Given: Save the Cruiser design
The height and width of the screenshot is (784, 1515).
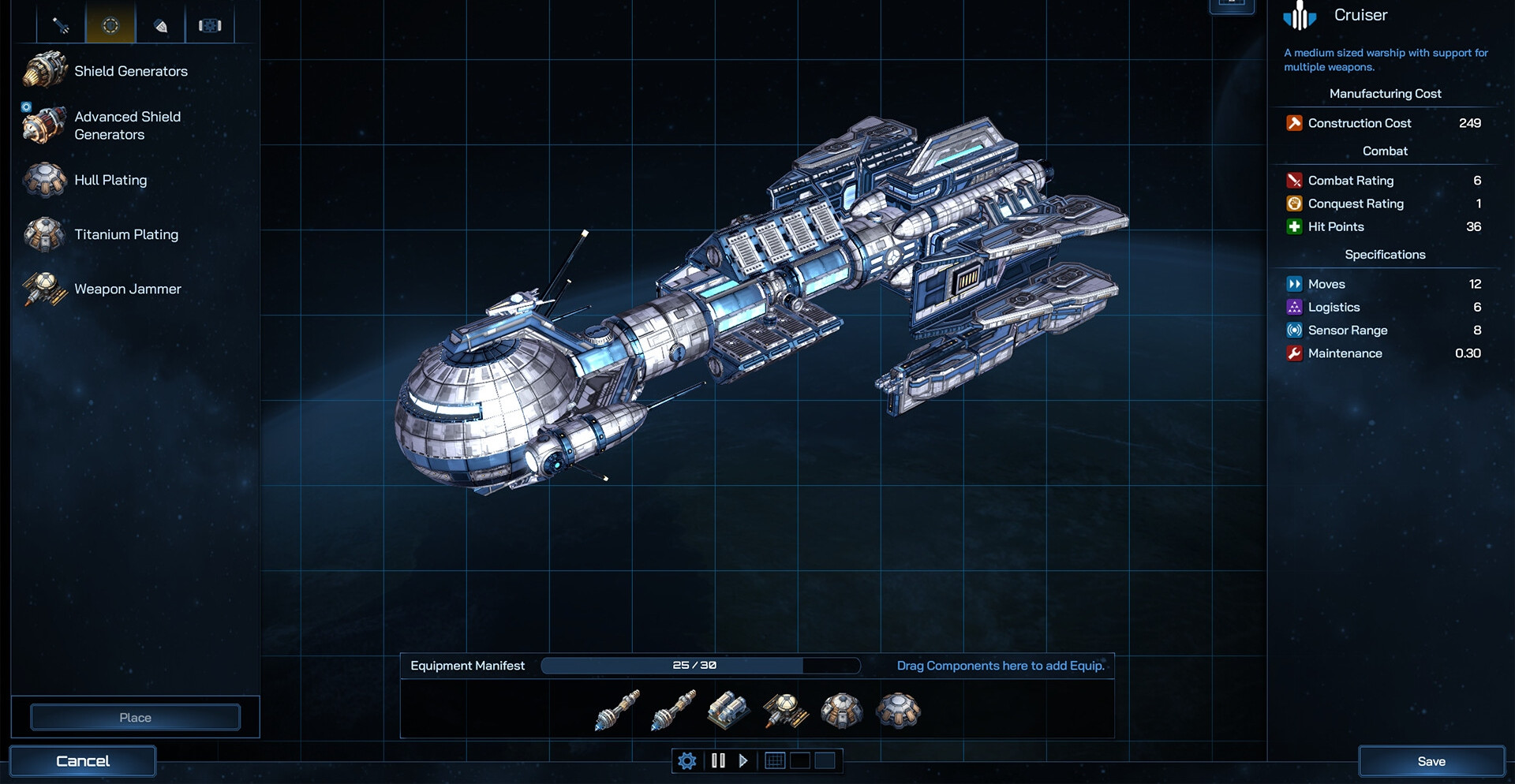Looking at the screenshot, I should (1431, 761).
